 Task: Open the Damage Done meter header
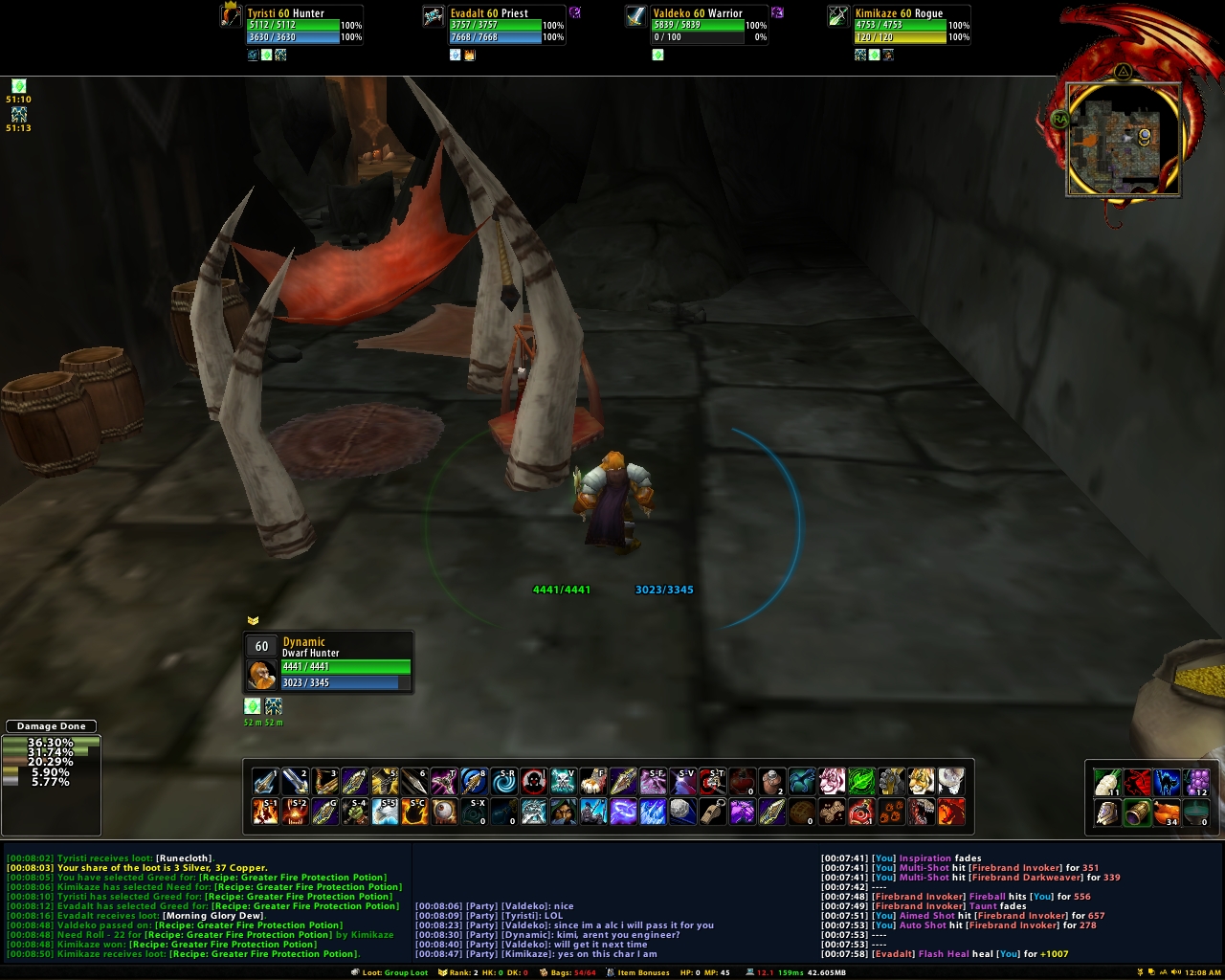point(52,726)
